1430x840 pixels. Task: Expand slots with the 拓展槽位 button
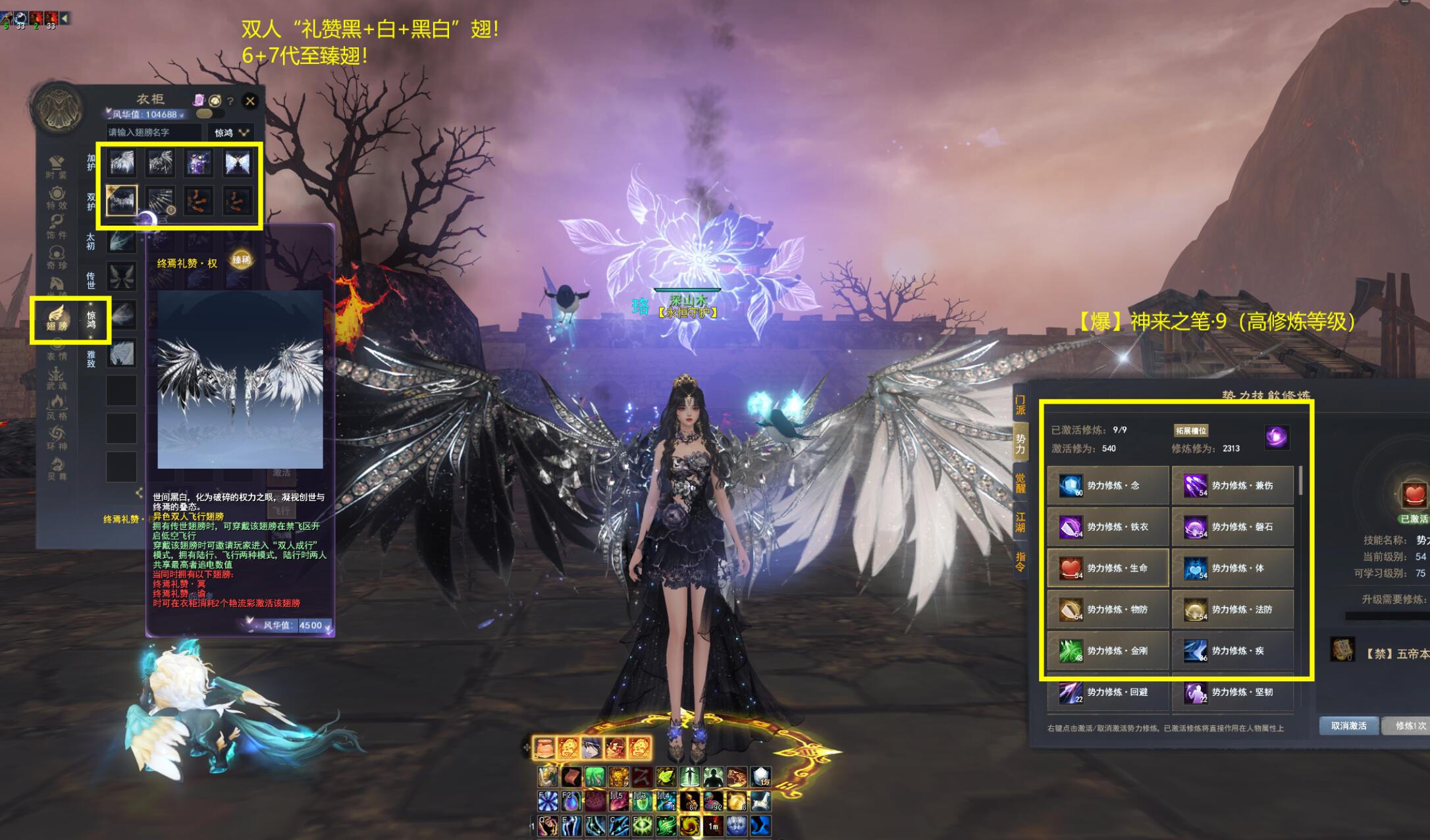(1191, 431)
